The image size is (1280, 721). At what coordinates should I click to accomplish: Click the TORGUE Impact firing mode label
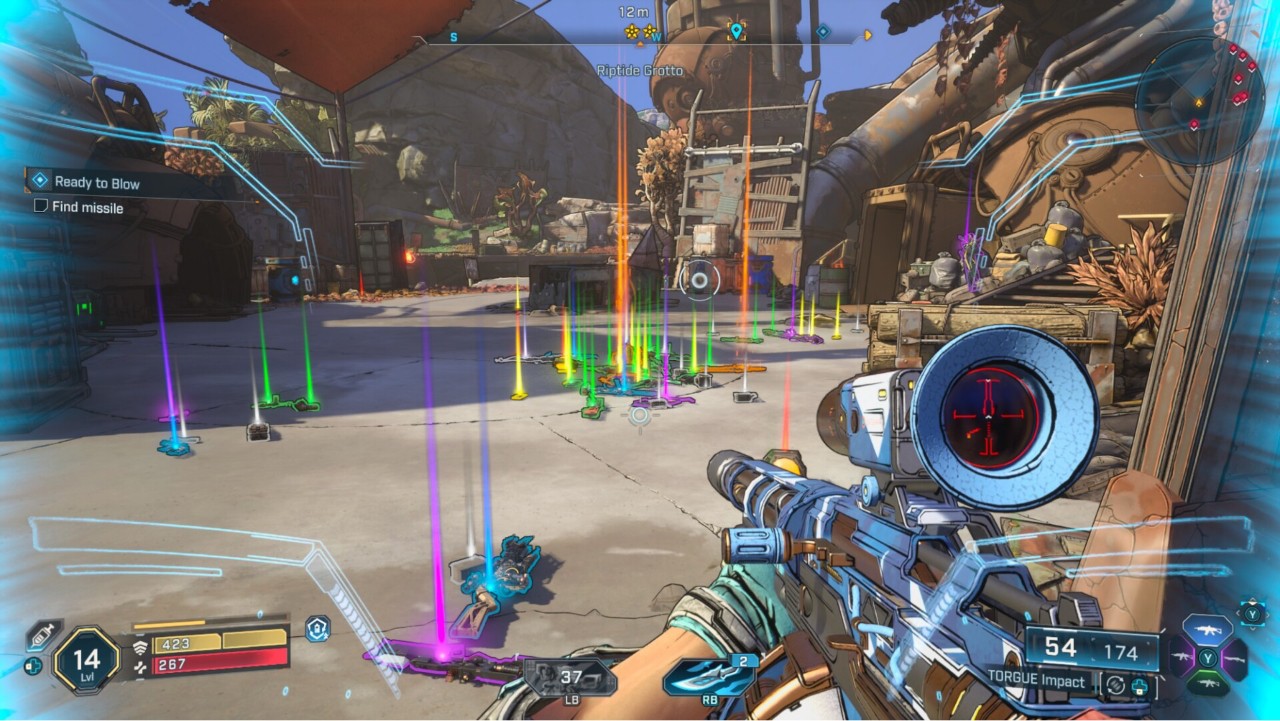click(1036, 682)
